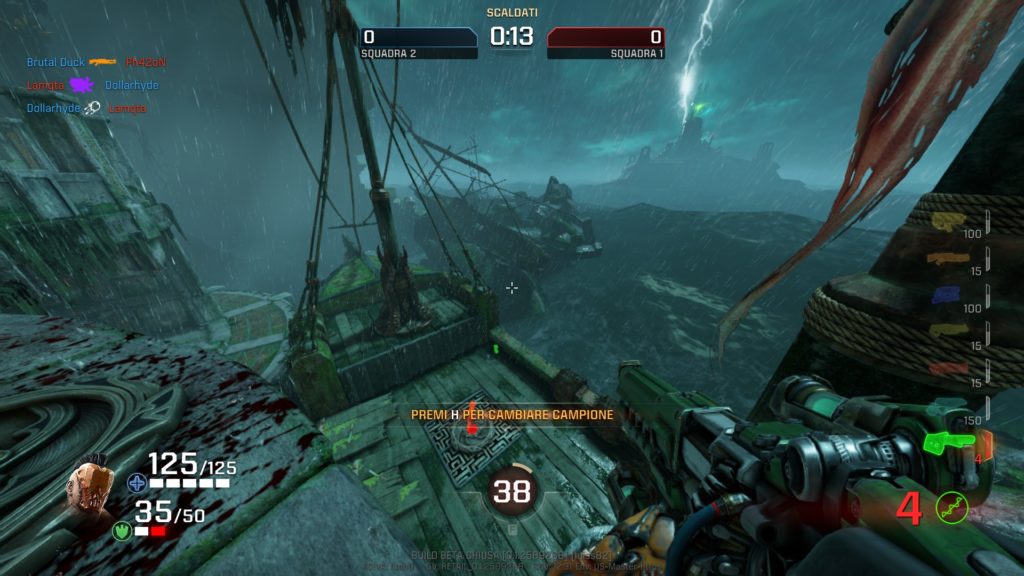The width and height of the screenshot is (1024, 576).
Task: Choose the red weapon in the weapon list
Action: (947, 369)
